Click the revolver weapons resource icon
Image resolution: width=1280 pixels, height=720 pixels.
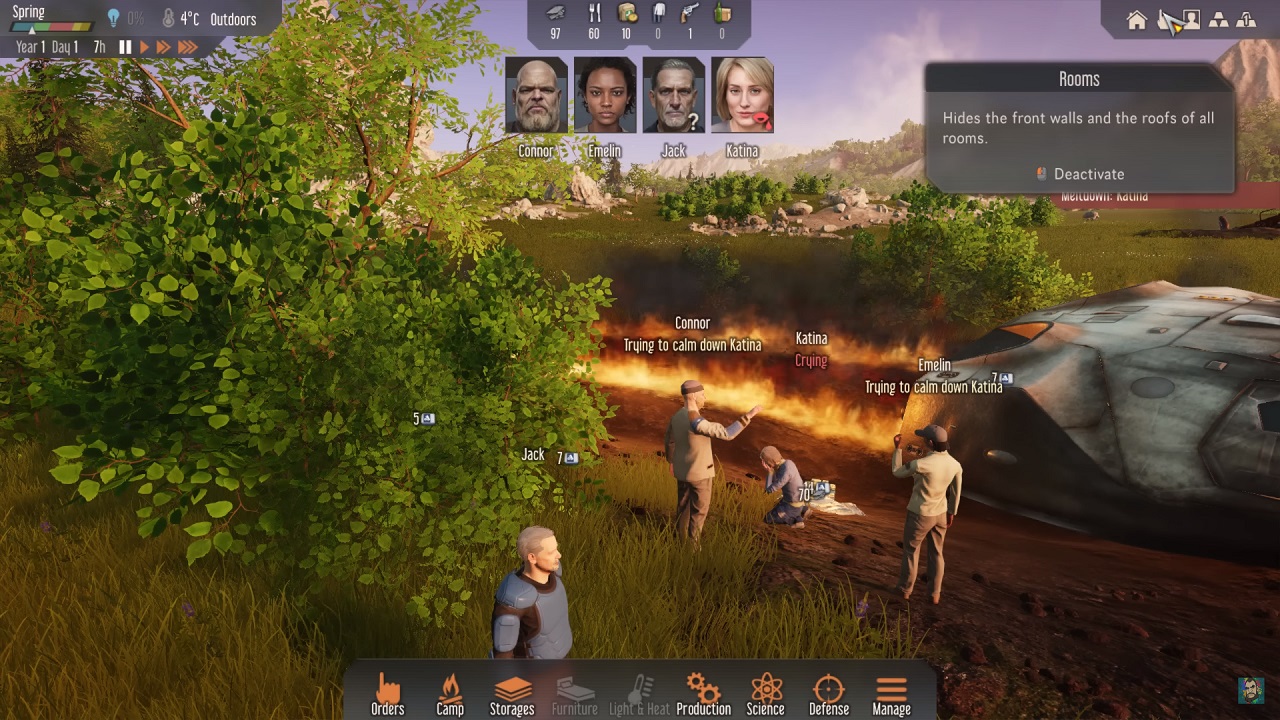(689, 13)
